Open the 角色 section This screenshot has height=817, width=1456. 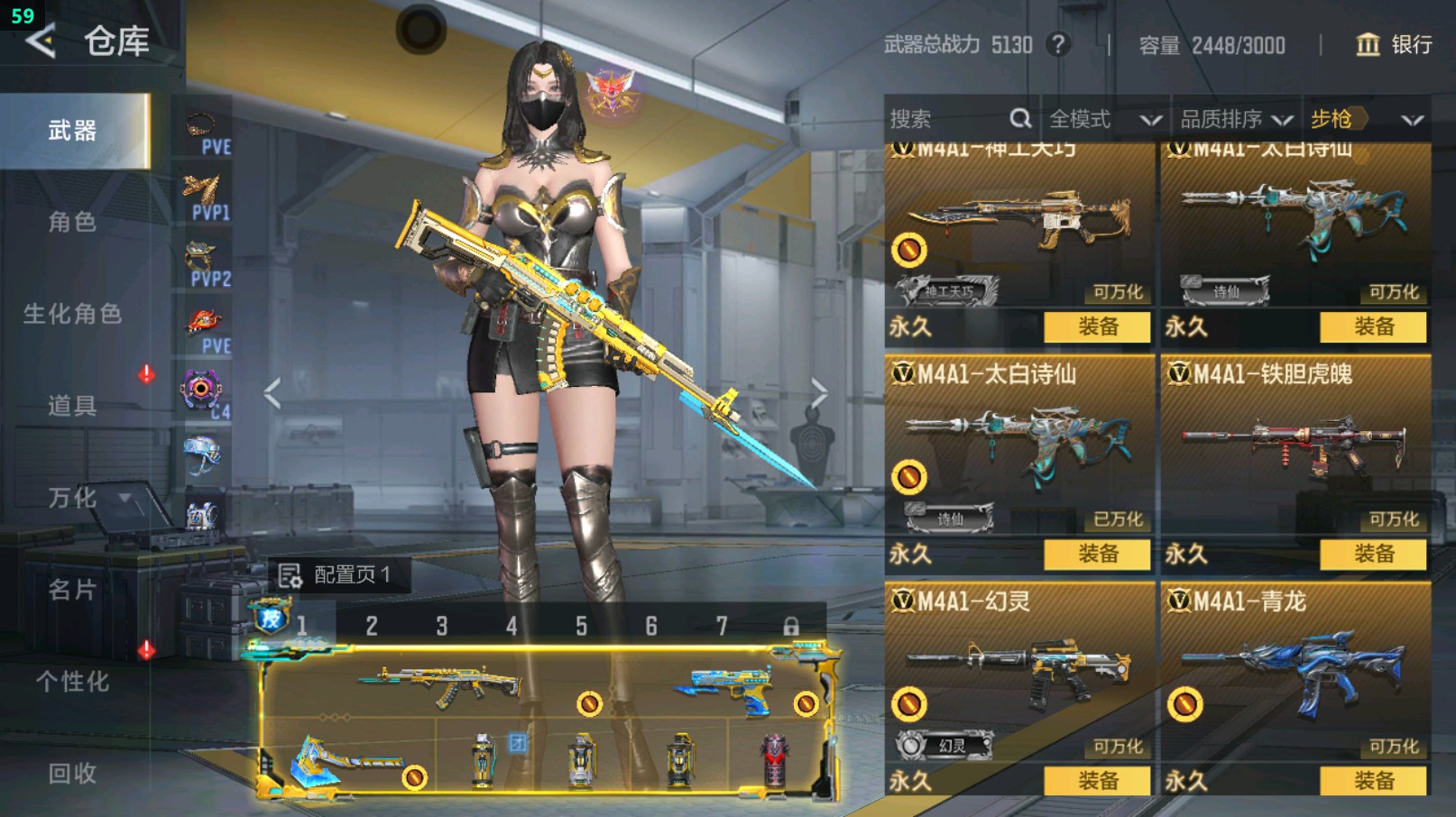point(73,222)
